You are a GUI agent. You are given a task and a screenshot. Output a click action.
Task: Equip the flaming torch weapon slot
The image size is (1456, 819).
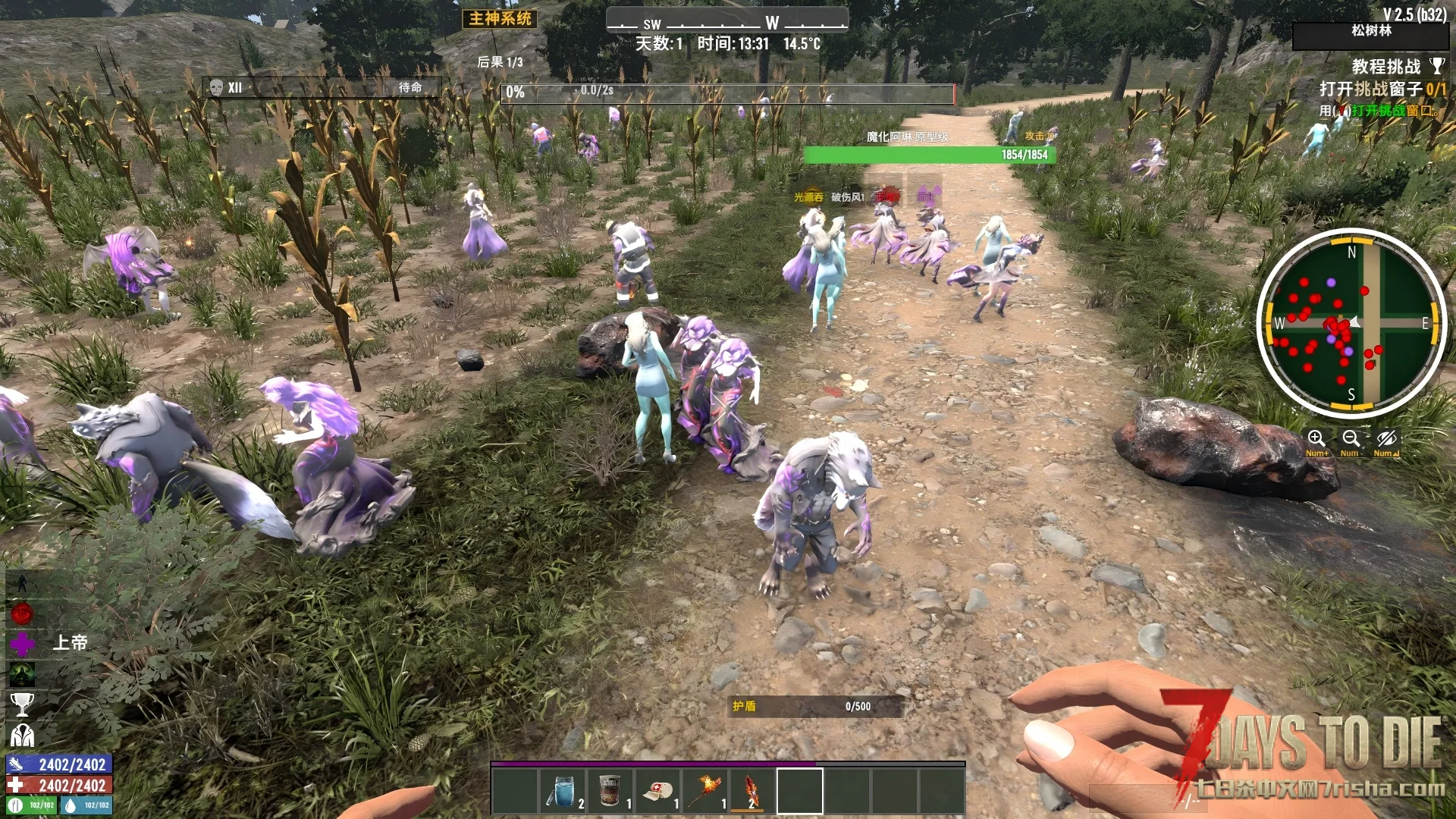705,790
